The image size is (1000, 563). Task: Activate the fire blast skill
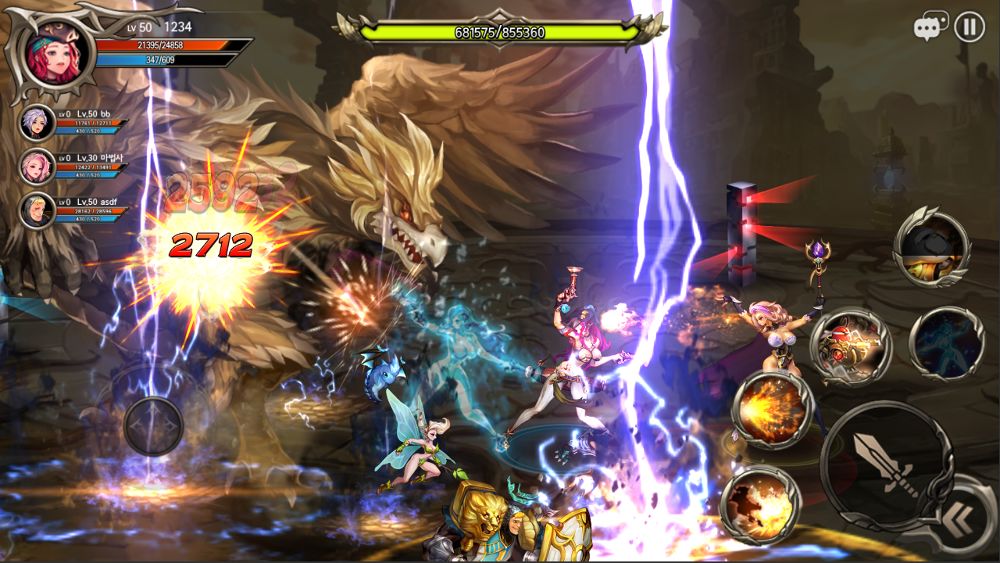(x=771, y=410)
